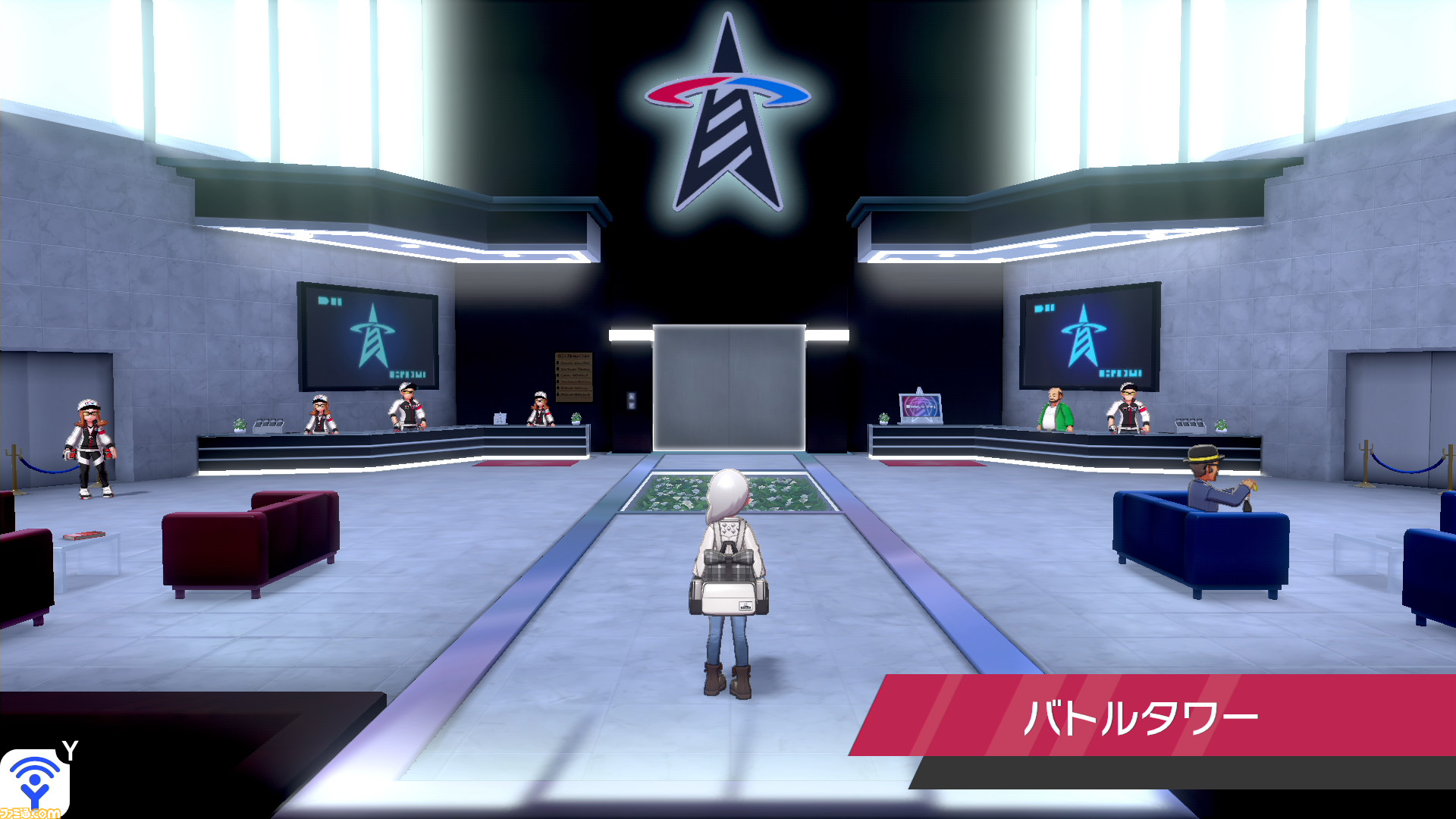Talk to the receptionist at the center desk
The height and width of the screenshot is (819, 1456).
pyautogui.click(x=541, y=409)
